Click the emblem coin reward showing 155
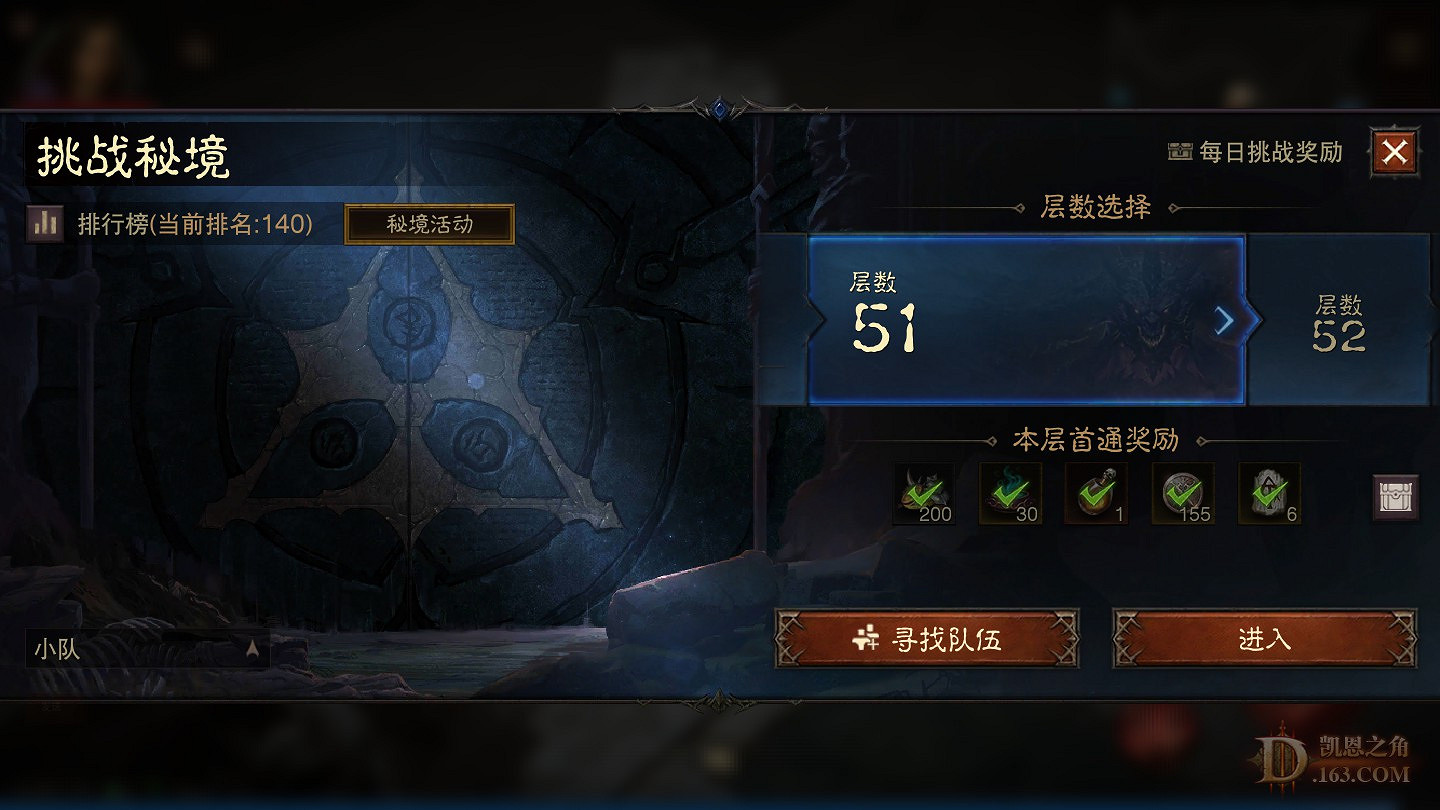The height and width of the screenshot is (810, 1440). click(1183, 493)
